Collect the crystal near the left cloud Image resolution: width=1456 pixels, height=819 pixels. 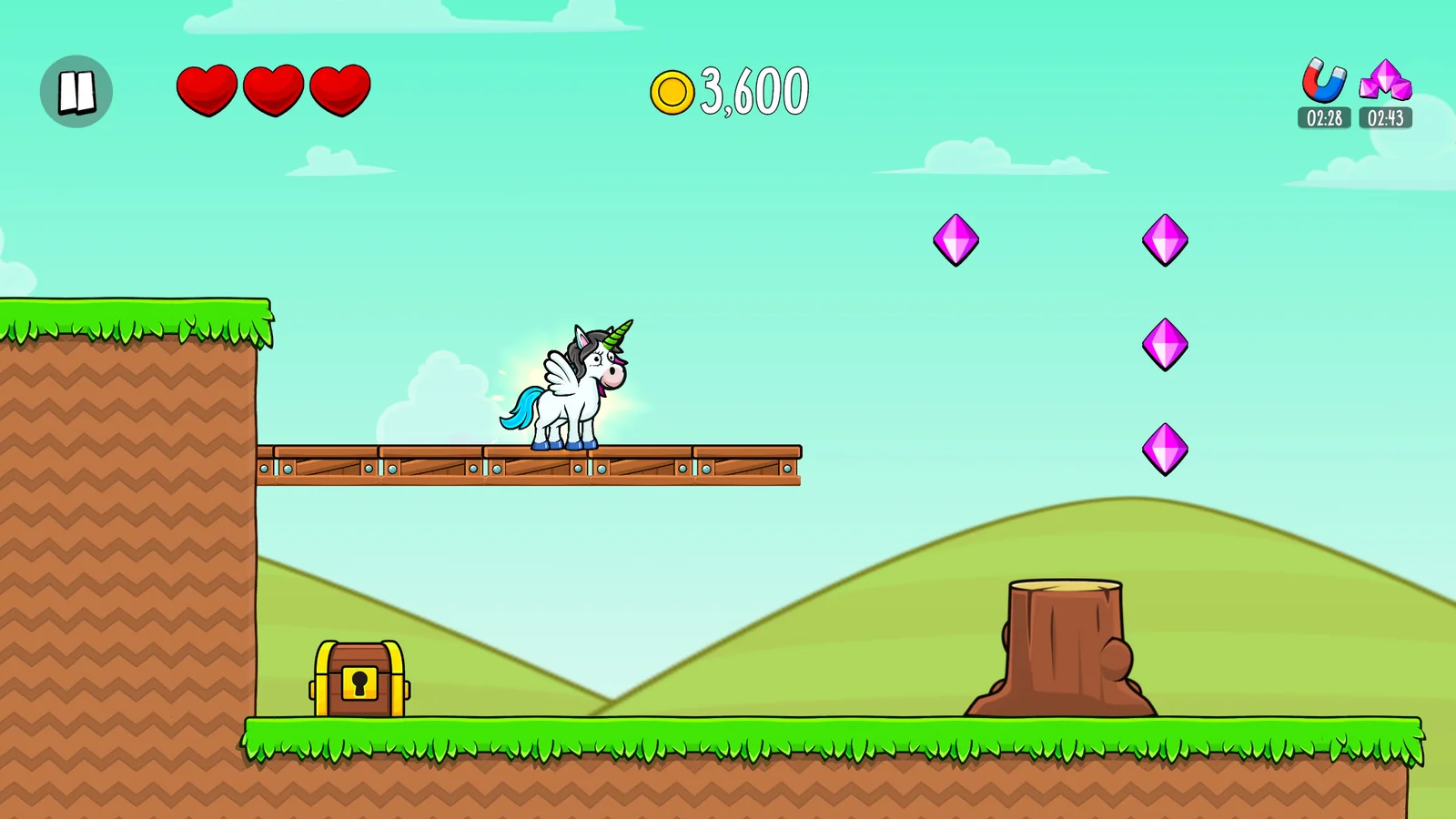pyautogui.click(x=957, y=240)
